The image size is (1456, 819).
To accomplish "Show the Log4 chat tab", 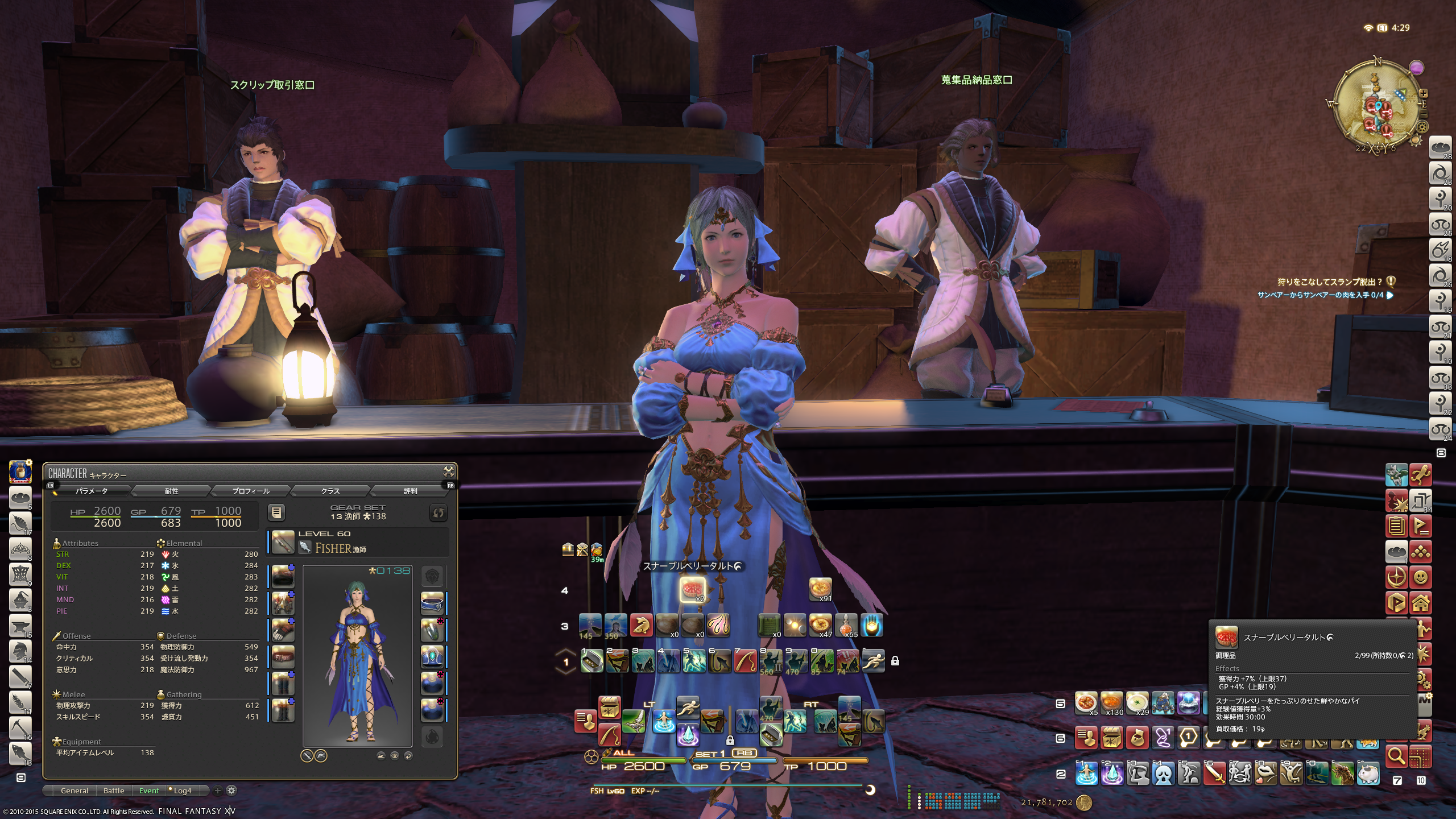I will click(x=182, y=791).
